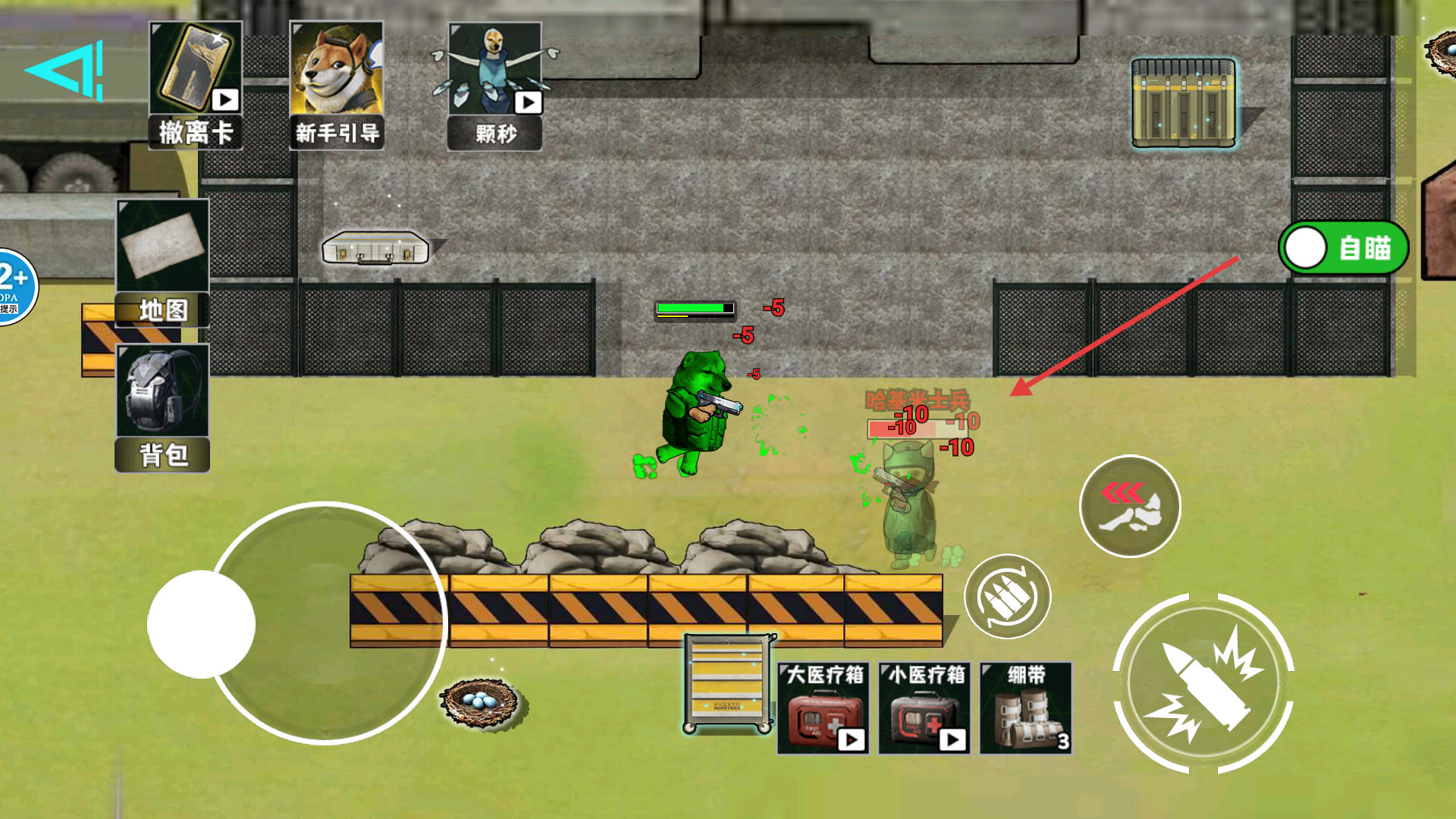The image size is (1456, 819).
Task: Open the 地图 map
Action: (162, 262)
